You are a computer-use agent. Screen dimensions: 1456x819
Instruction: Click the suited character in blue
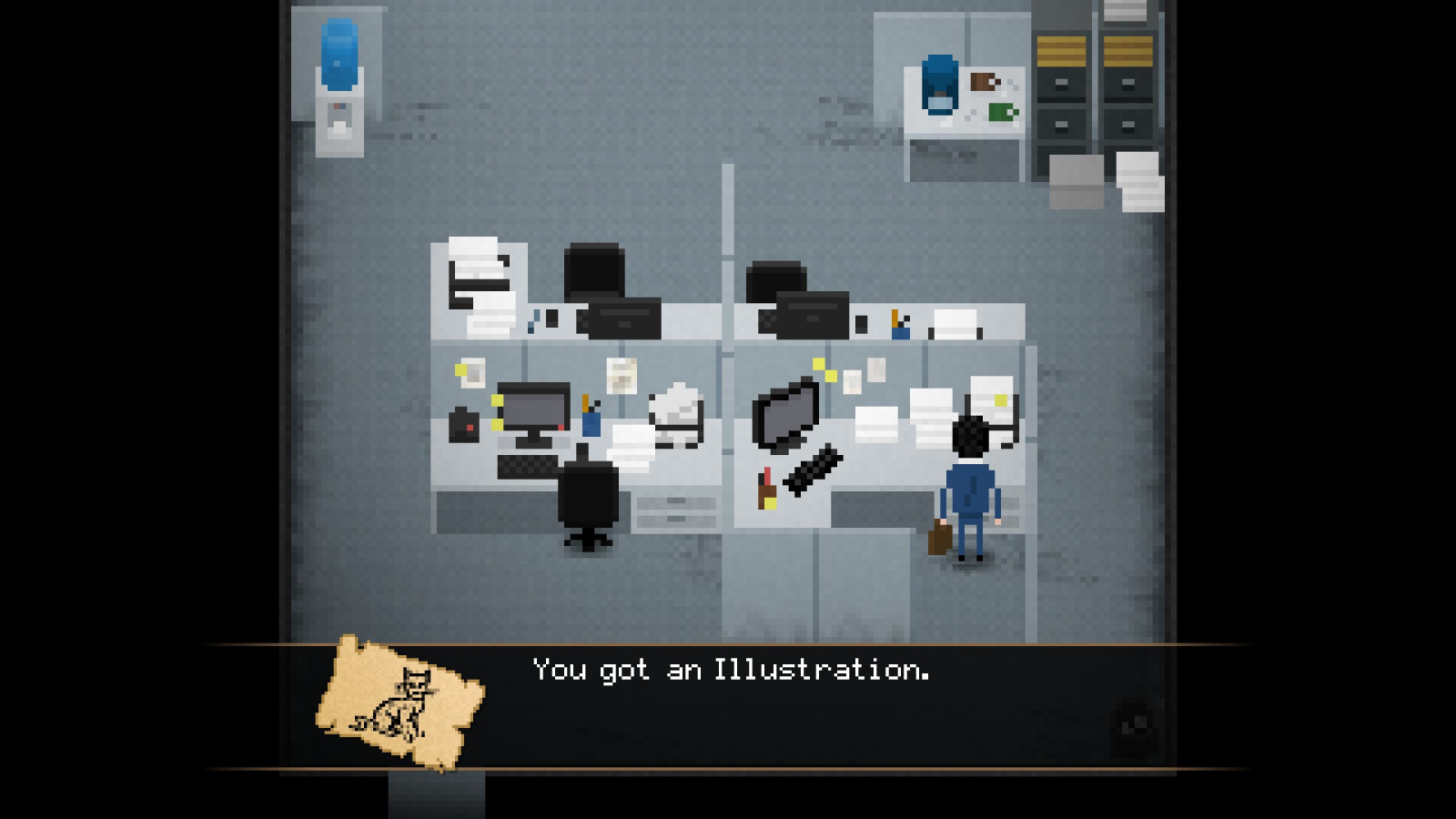[971, 490]
